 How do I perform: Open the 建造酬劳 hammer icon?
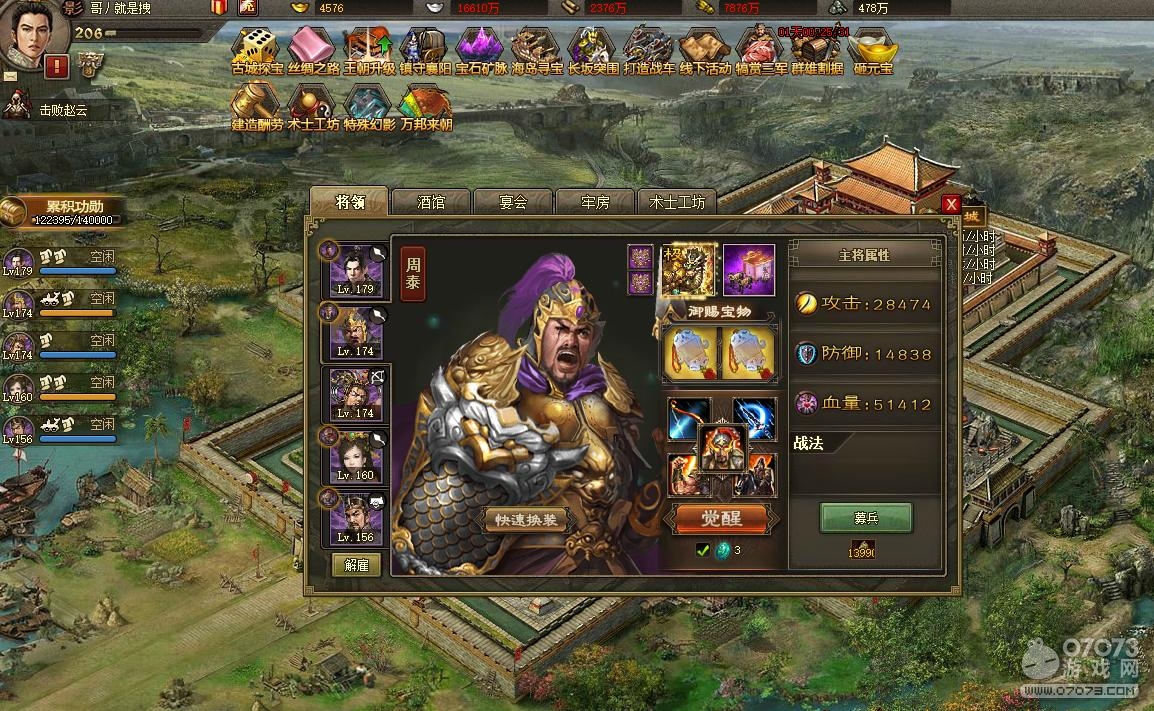click(x=257, y=104)
